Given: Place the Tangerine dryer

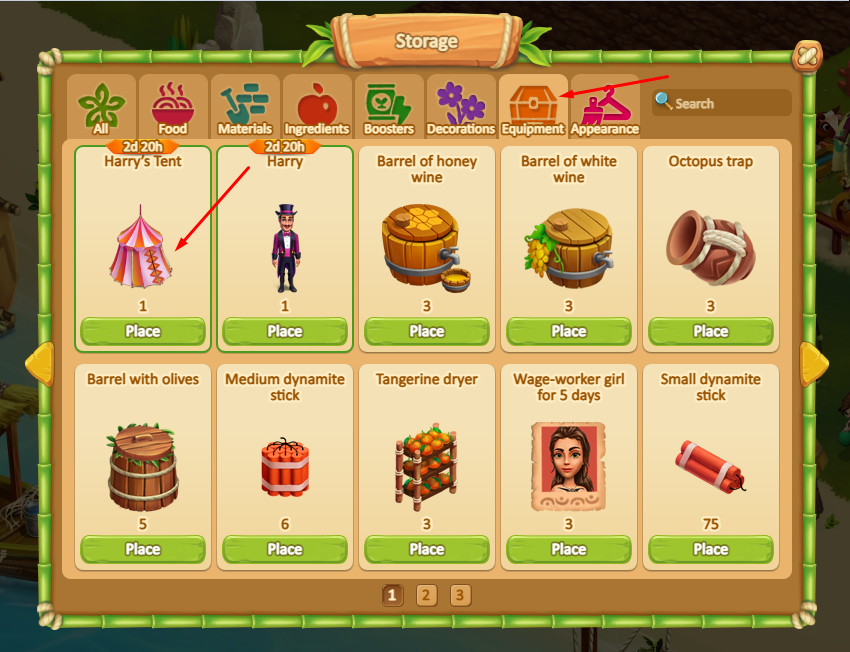Looking at the screenshot, I should (427, 549).
